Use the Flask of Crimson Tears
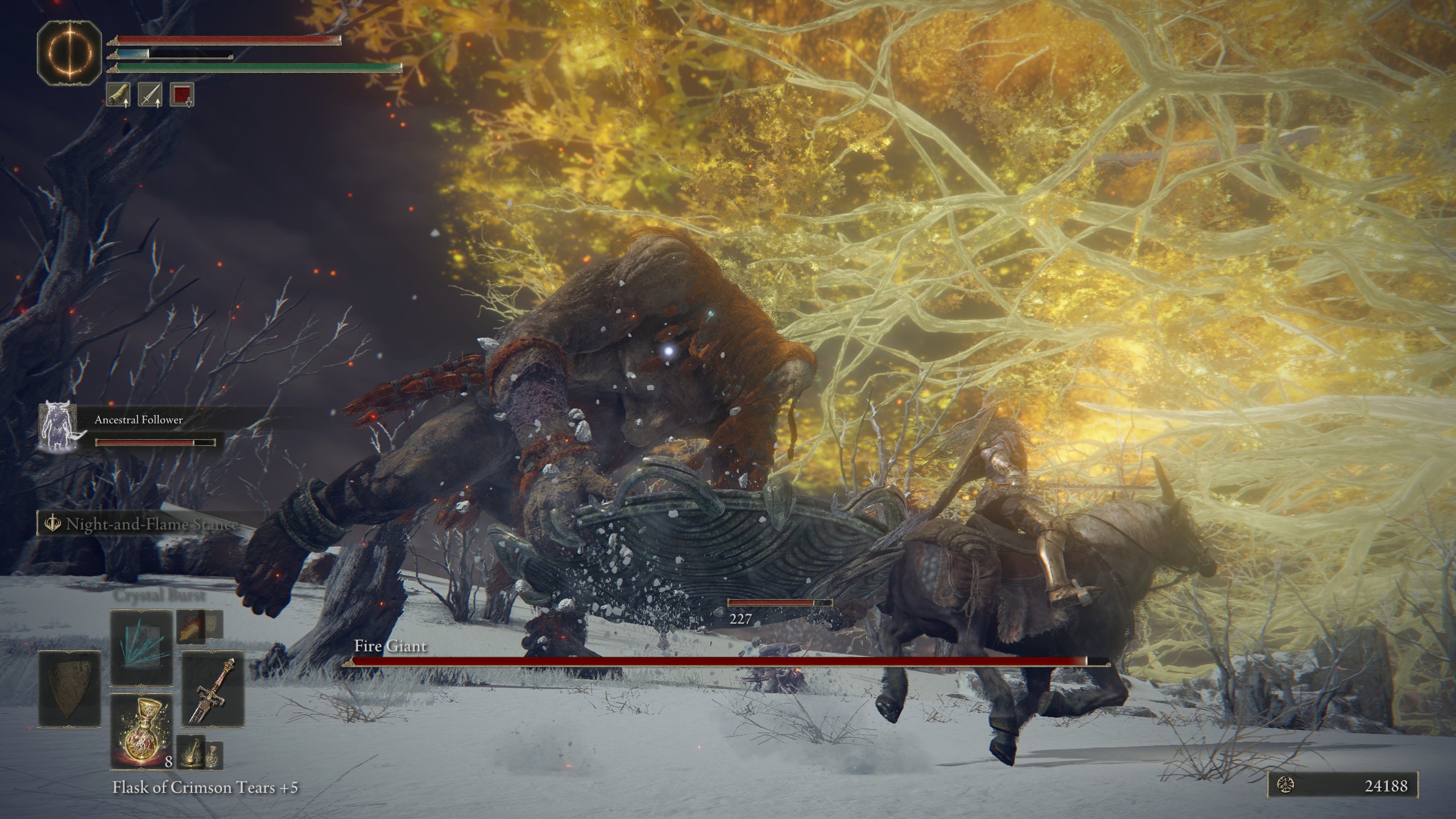Image resolution: width=1456 pixels, height=819 pixels. pyautogui.click(x=141, y=731)
